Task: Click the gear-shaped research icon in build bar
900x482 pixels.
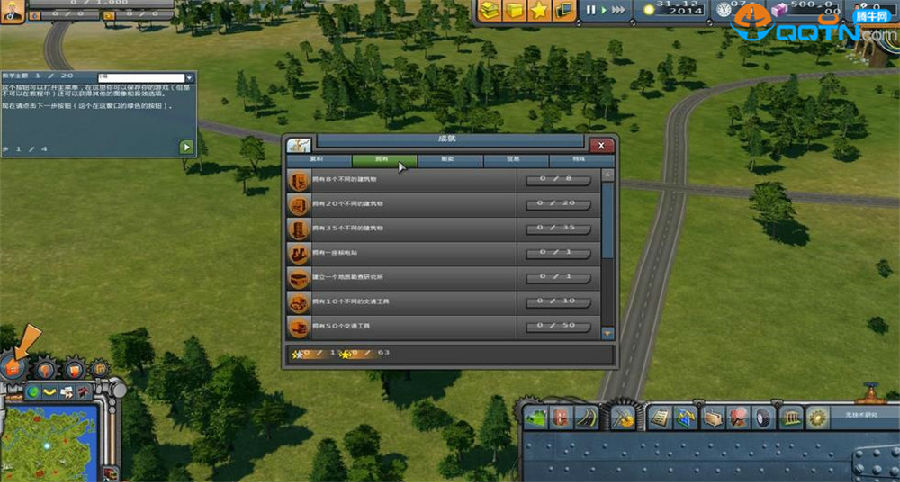Action: tap(816, 415)
